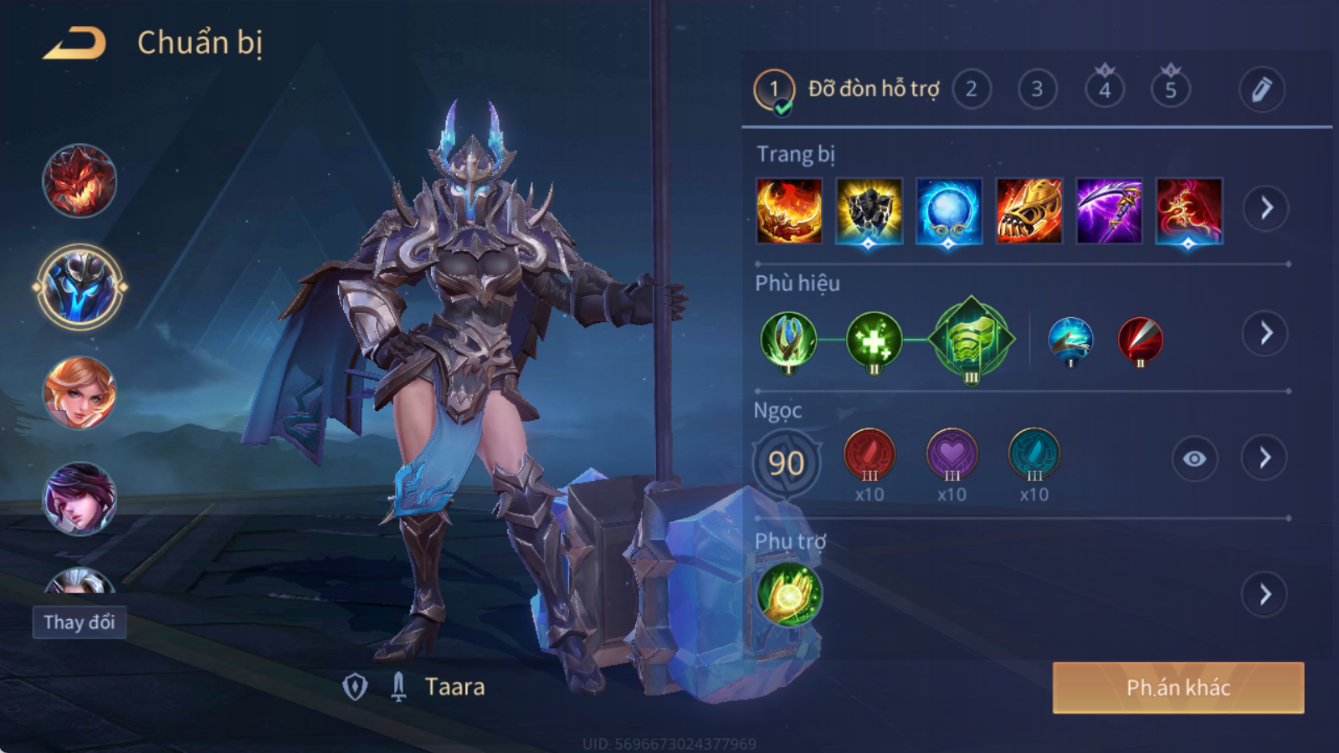Screen dimensions: 1339x753
Task: Expand the Phù hiệu badge row arrow
Action: point(1265,333)
